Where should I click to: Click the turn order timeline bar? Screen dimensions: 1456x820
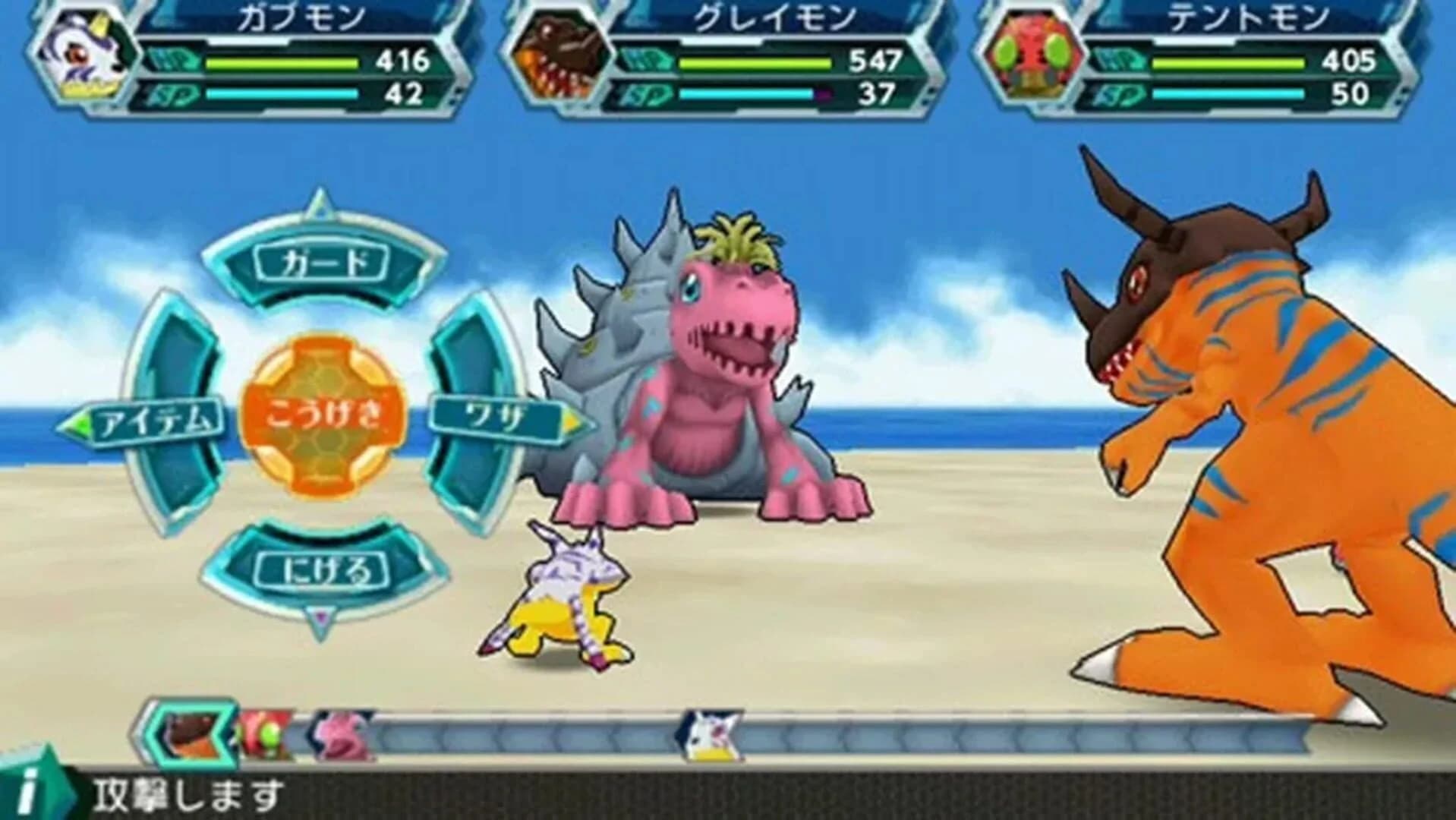(911, 735)
